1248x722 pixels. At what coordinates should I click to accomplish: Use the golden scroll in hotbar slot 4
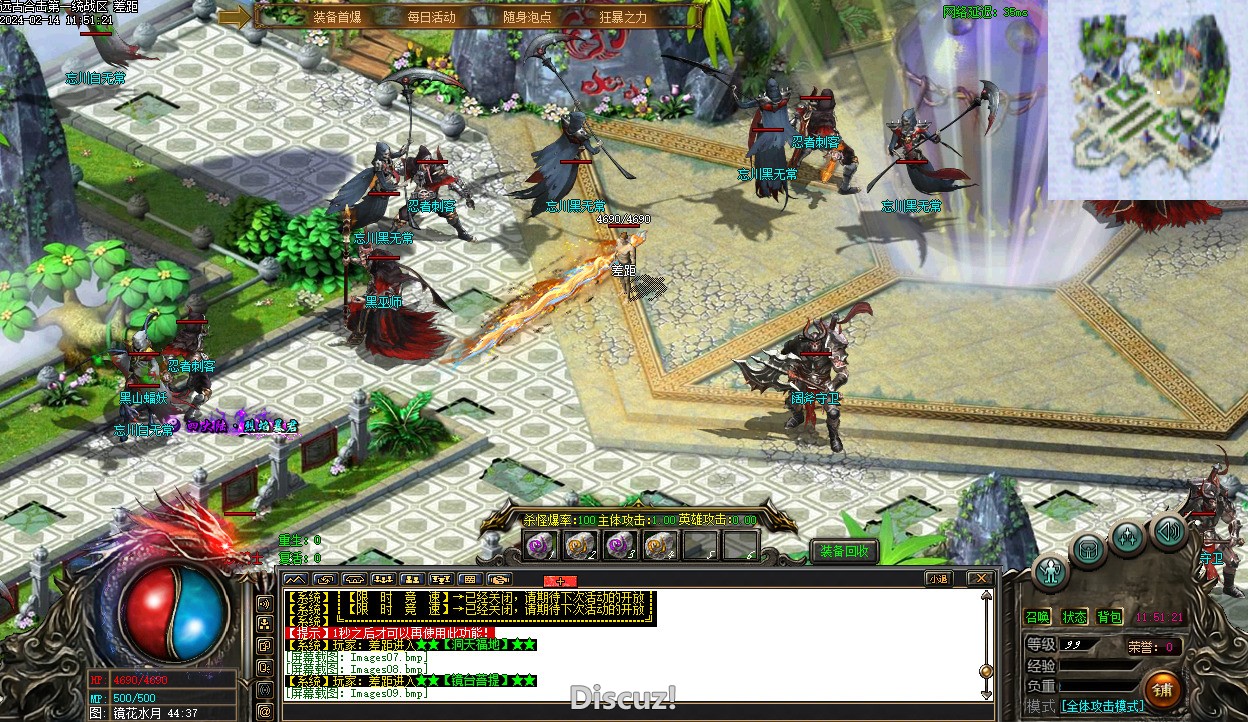pos(659,545)
